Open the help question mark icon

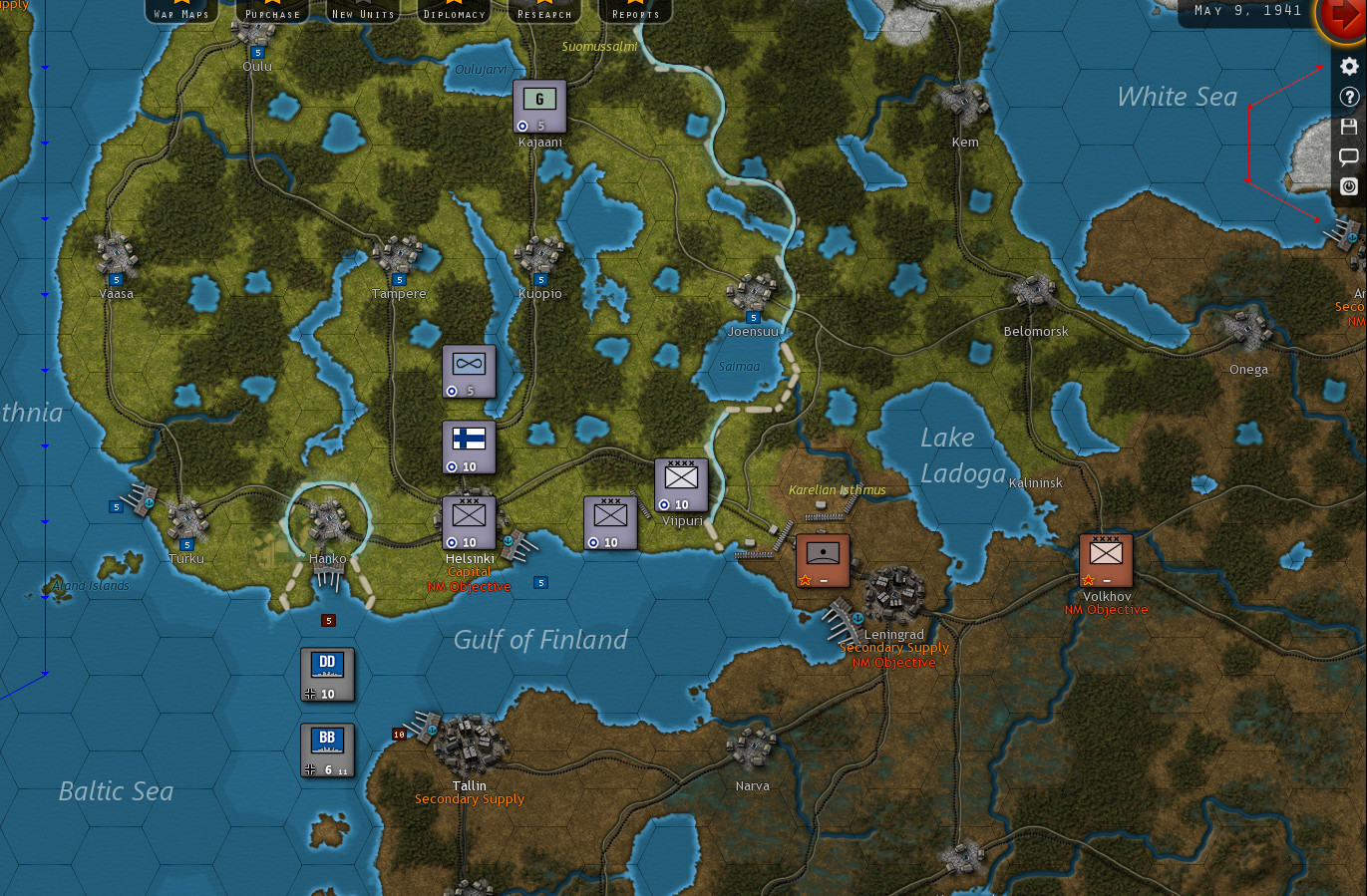[x=1349, y=97]
